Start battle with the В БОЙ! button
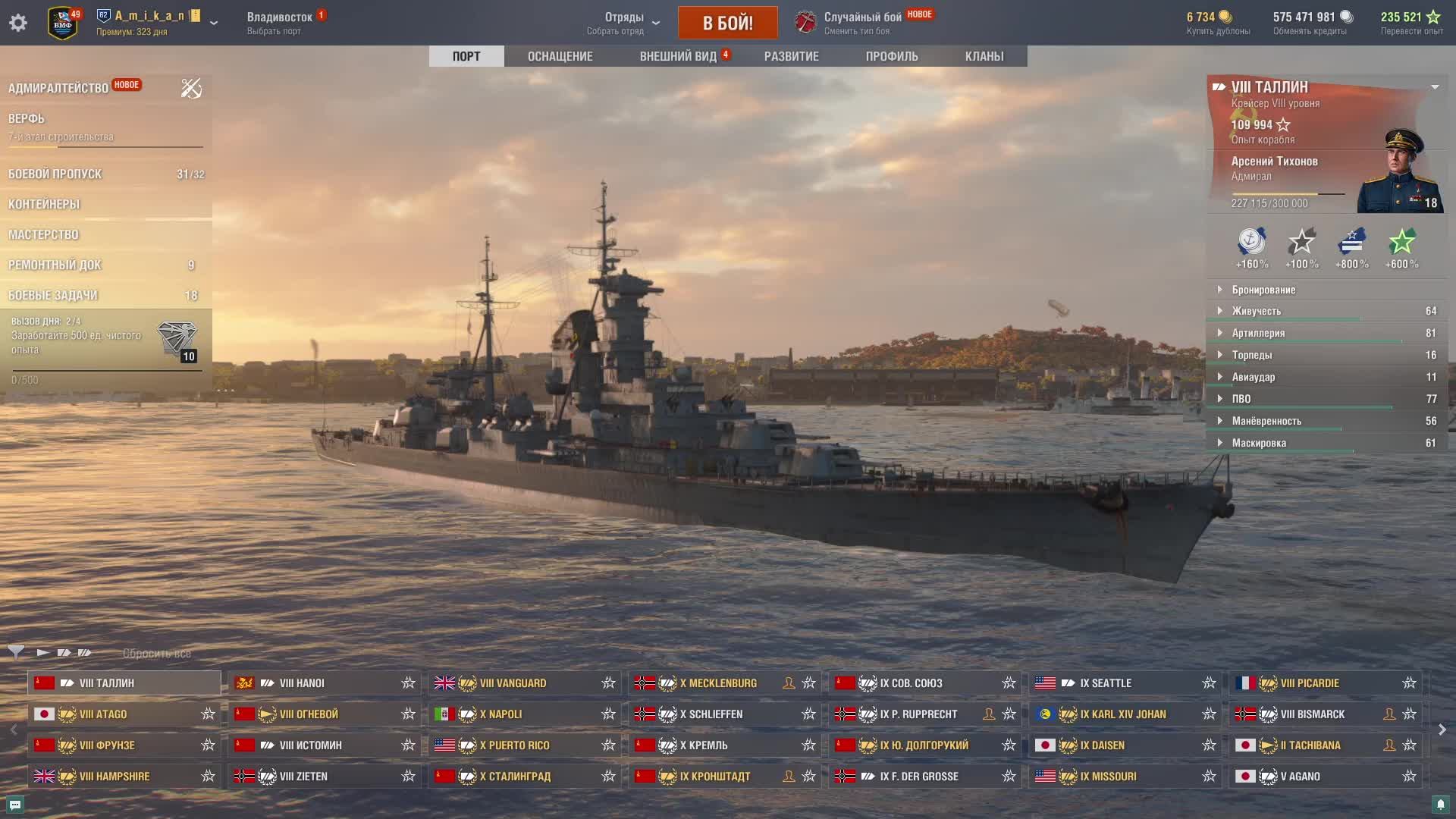This screenshot has height=819, width=1456. coord(727,23)
